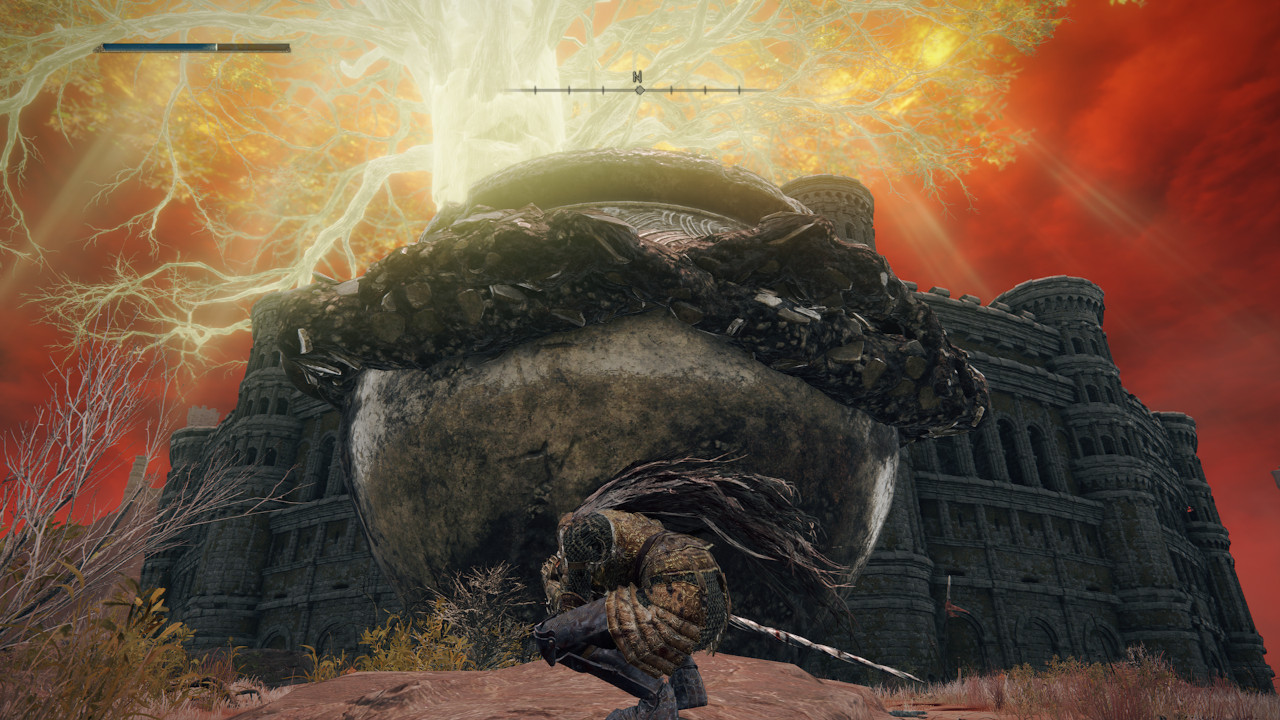The image size is (1280, 720).
Task: Click the N compass heading marker
Action: 637,77
